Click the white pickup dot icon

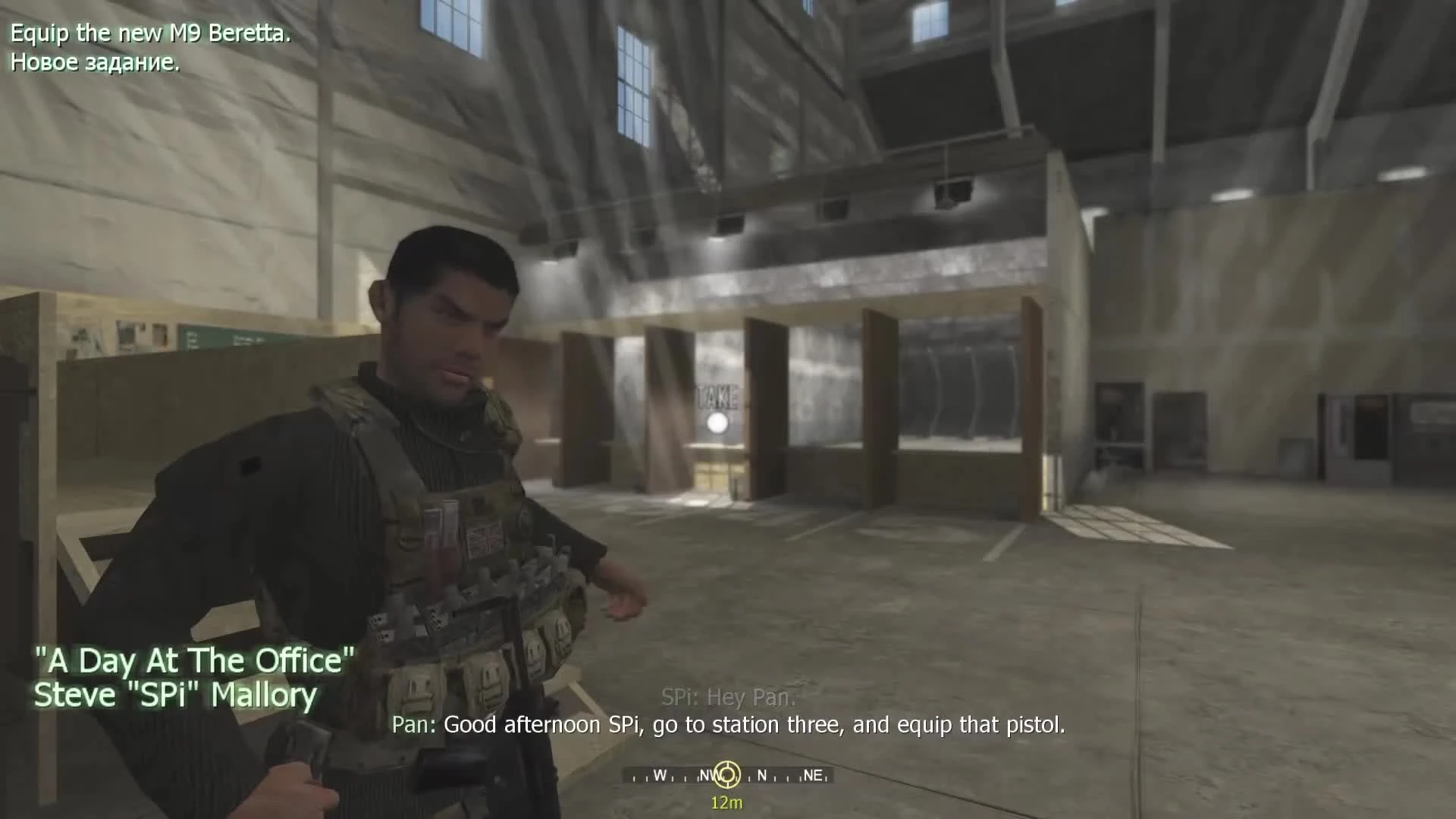[x=716, y=422]
